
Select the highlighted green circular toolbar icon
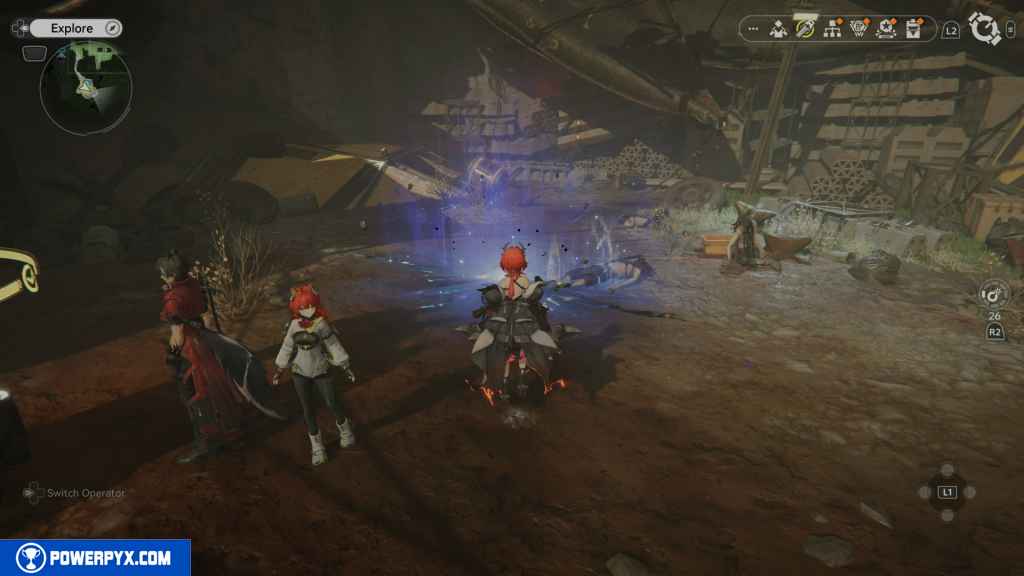pyautogui.click(x=805, y=28)
